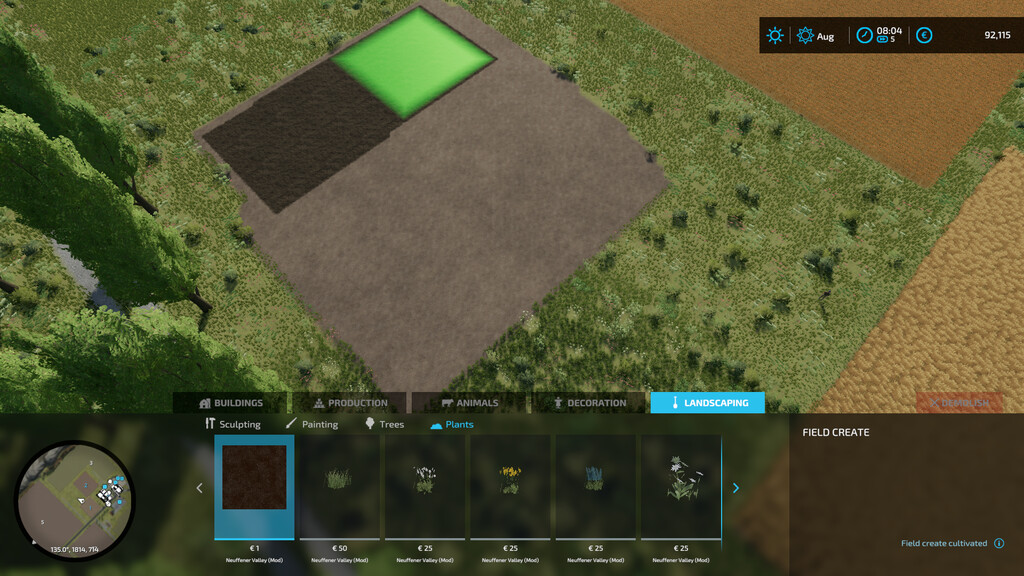Viewport: 1024px width, 576px height.
Task: Click the highlighted Landscaping tab
Action: [708, 403]
